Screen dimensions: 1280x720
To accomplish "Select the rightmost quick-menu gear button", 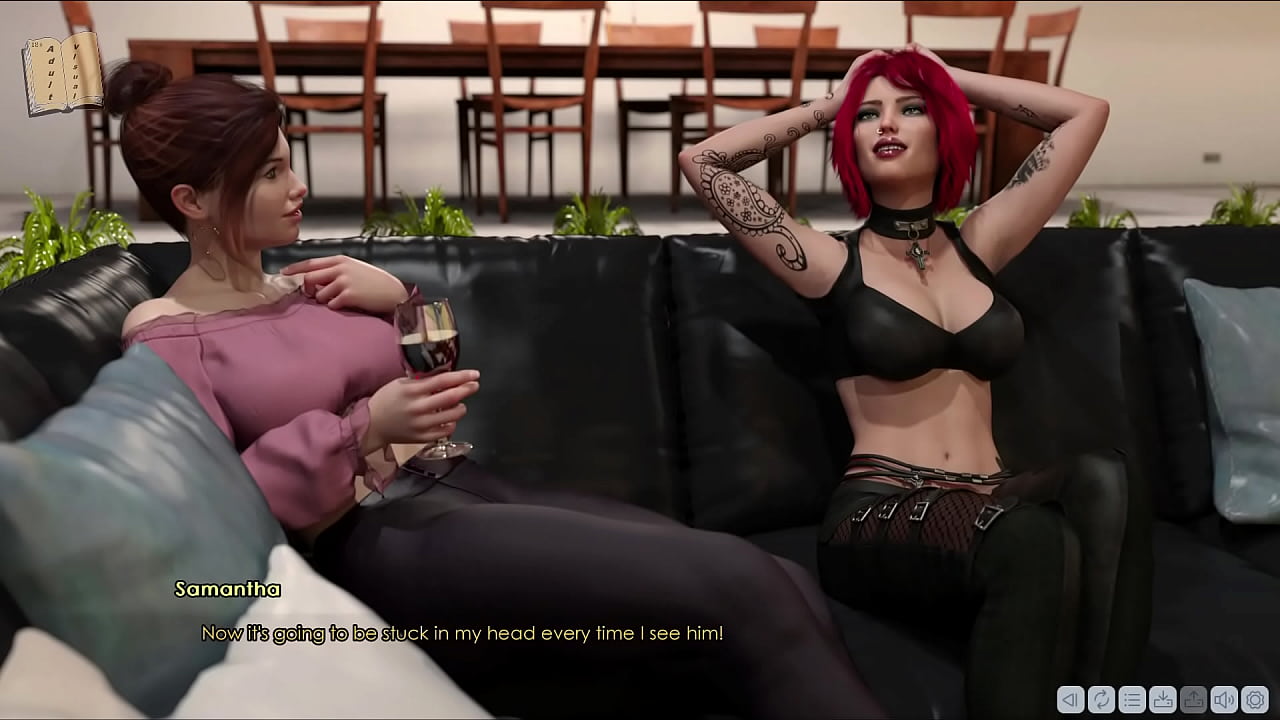I will click(x=1256, y=701).
